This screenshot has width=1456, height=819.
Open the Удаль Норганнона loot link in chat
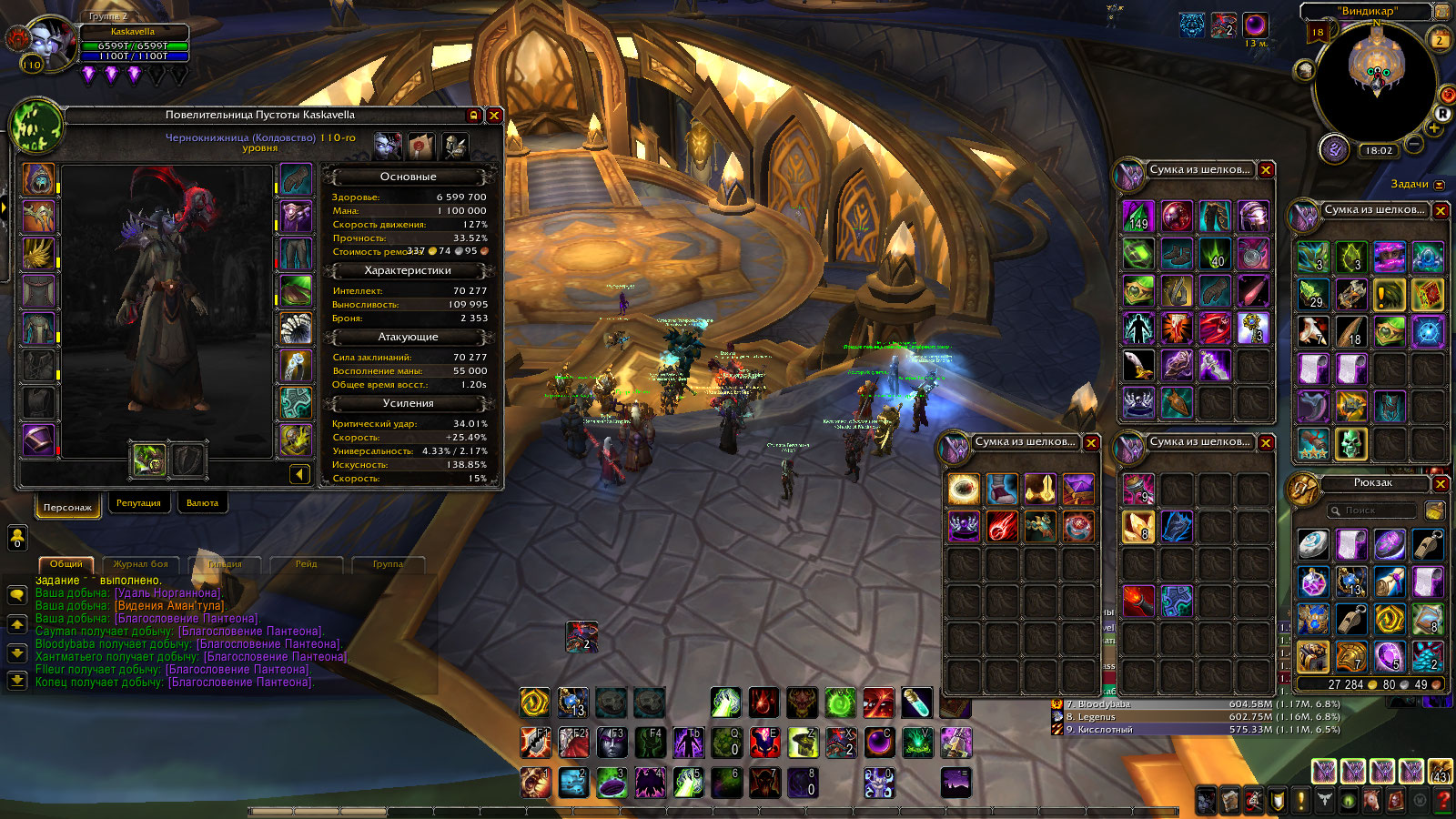[x=167, y=593]
